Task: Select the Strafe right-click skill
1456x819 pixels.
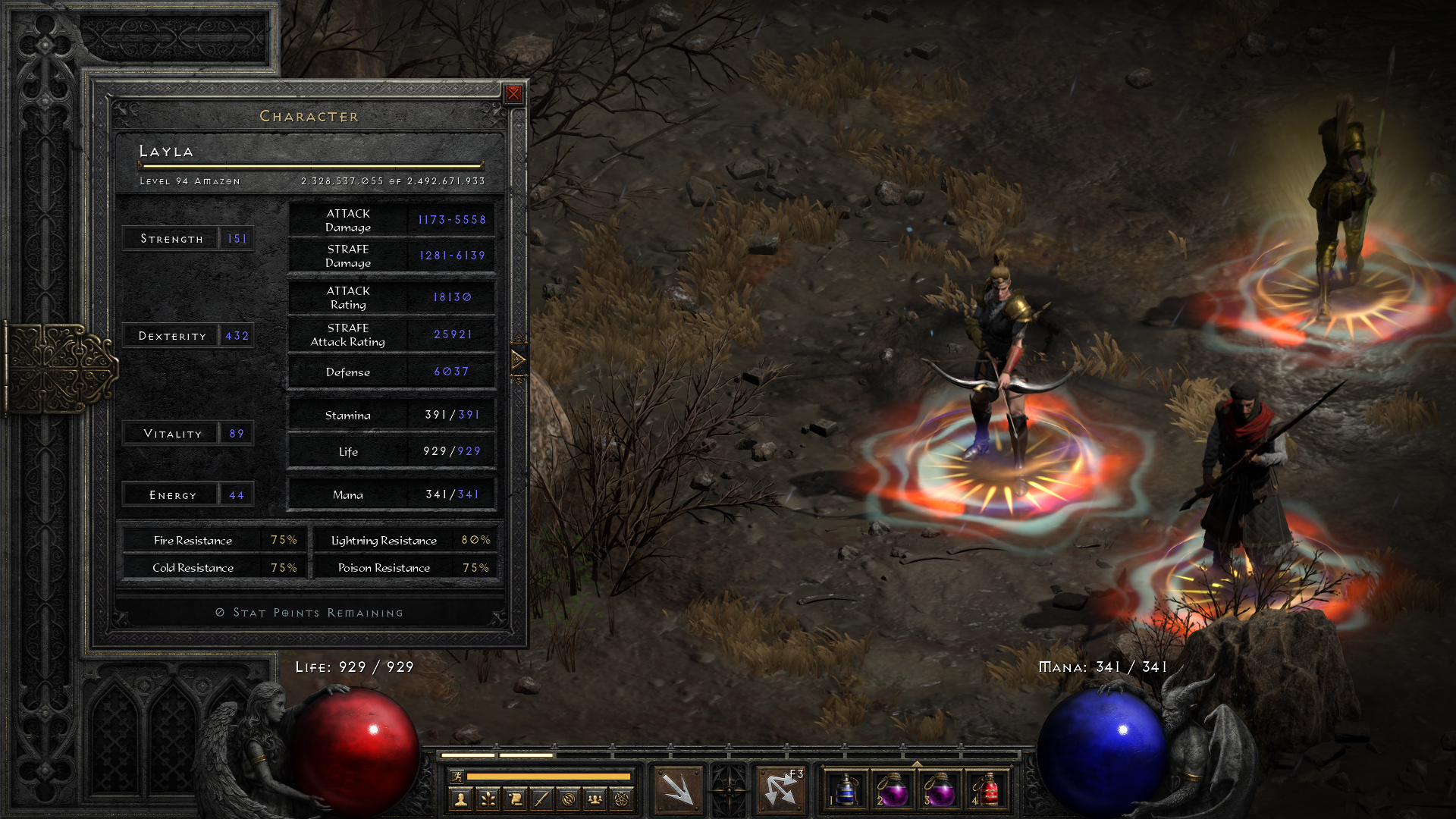Action: click(x=780, y=789)
